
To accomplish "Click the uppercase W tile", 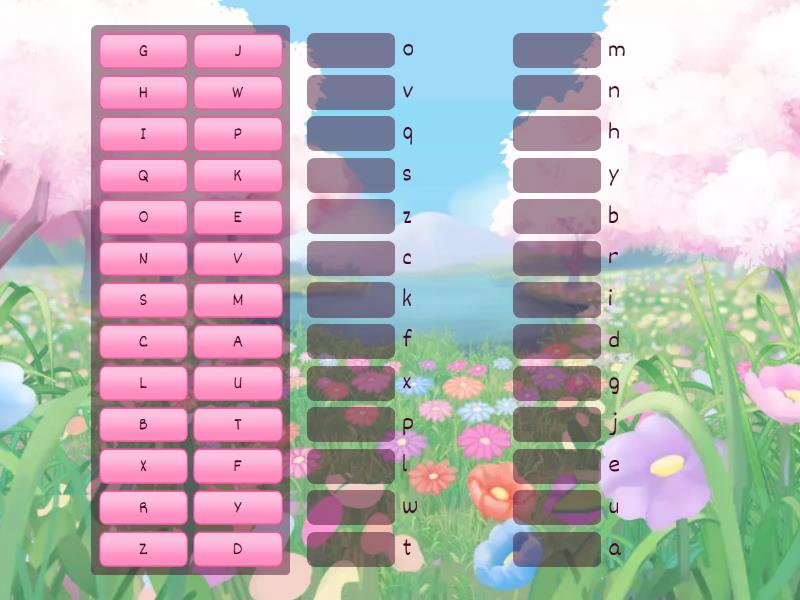I will click(238, 93).
